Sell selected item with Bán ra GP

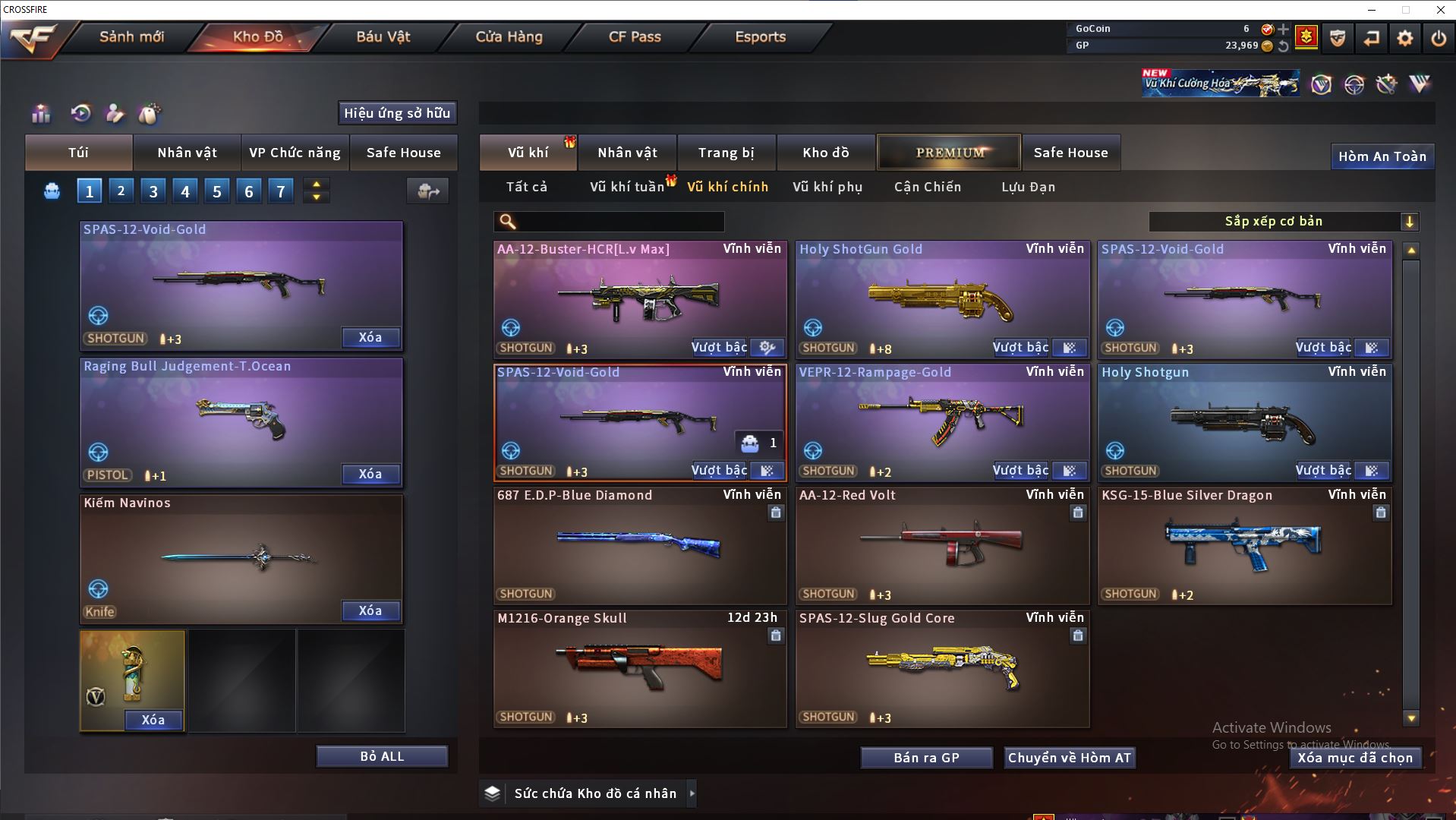(926, 758)
